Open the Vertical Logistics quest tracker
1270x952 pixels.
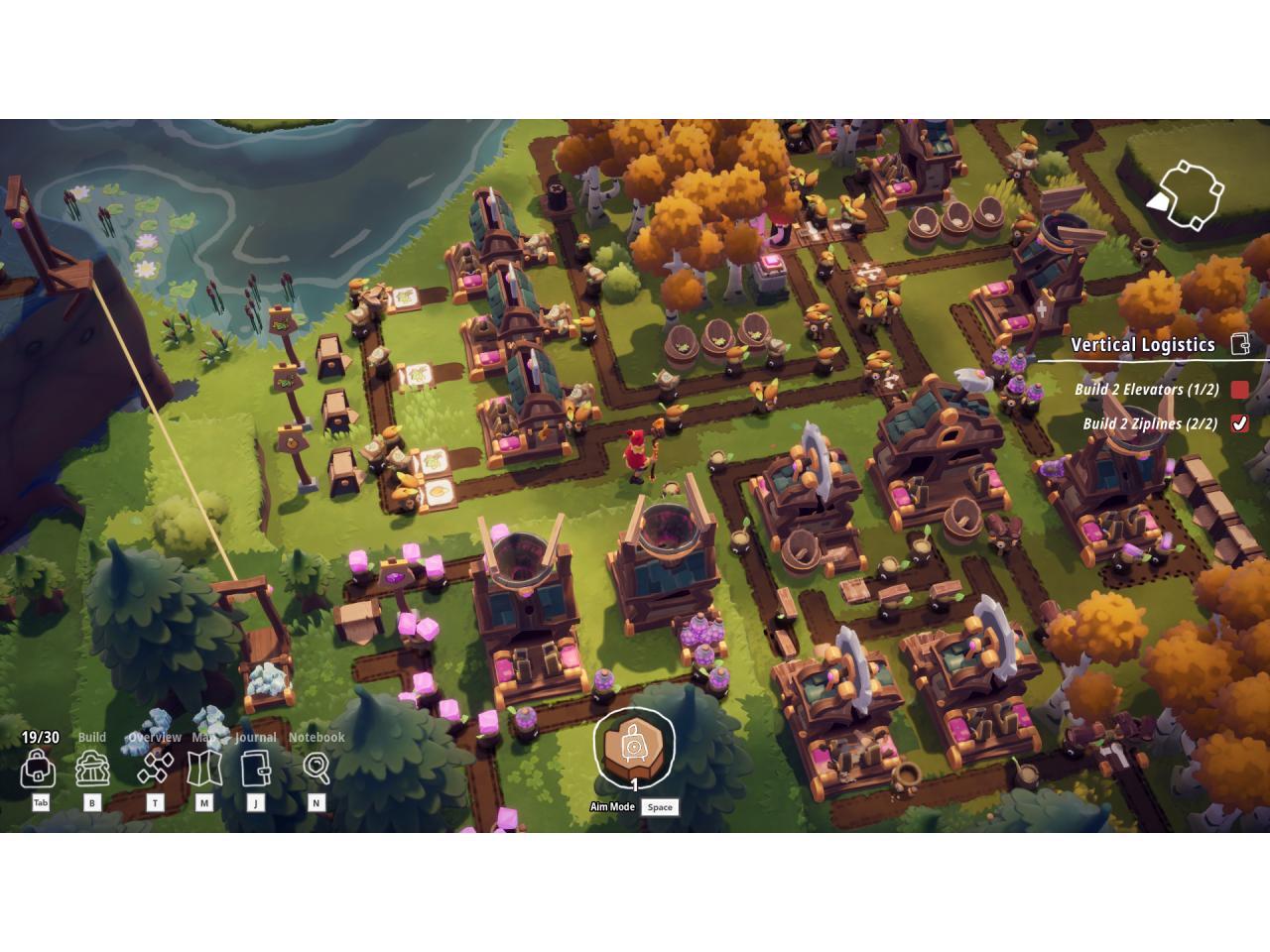coord(1142,345)
